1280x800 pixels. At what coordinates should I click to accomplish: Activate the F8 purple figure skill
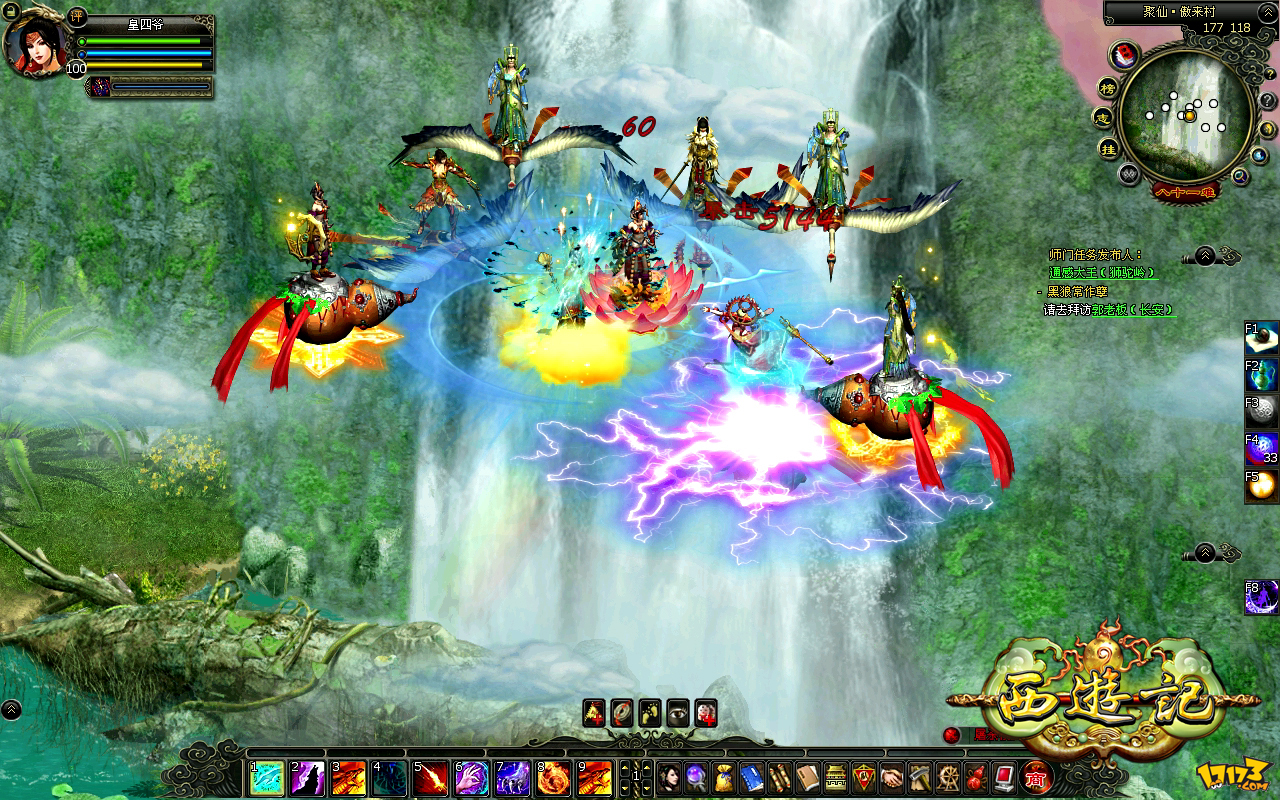(x=1262, y=596)
